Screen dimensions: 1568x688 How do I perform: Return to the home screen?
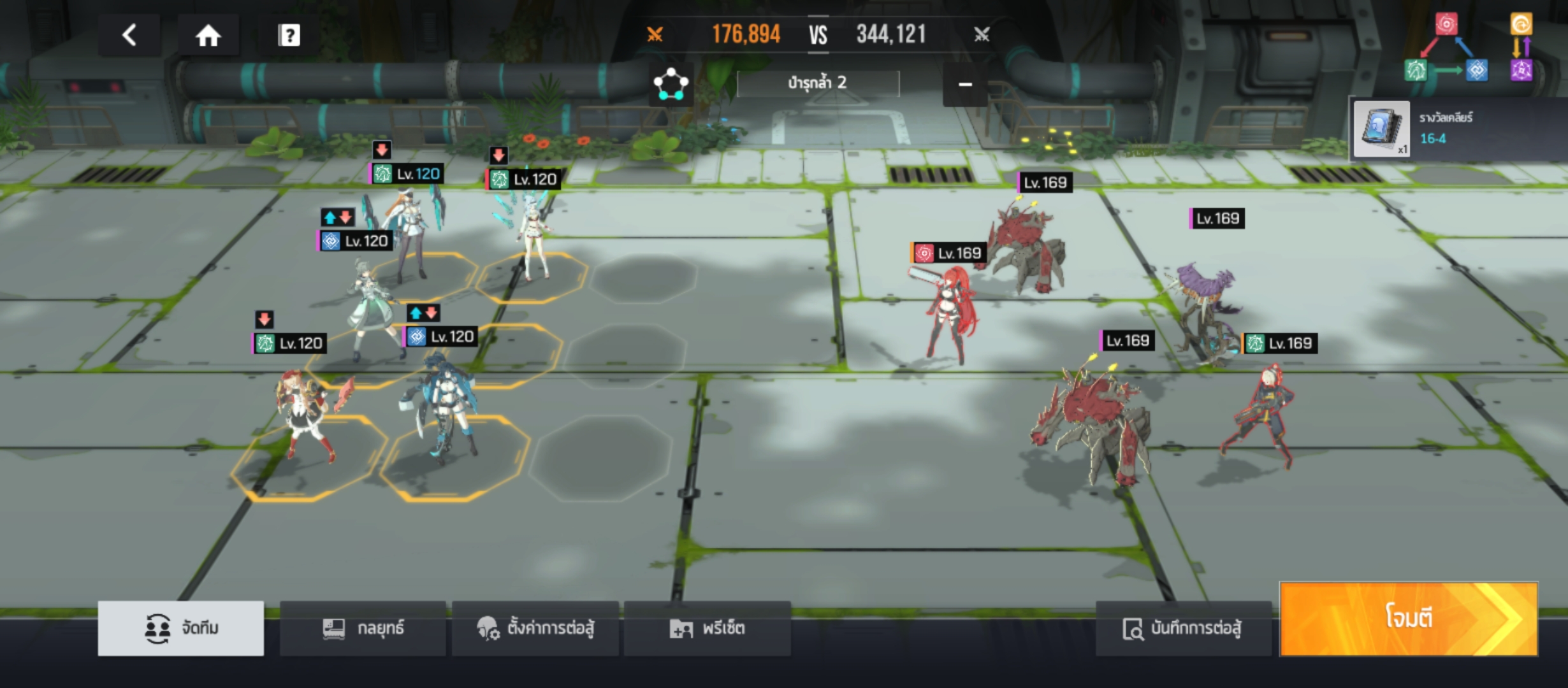[208, 35]
